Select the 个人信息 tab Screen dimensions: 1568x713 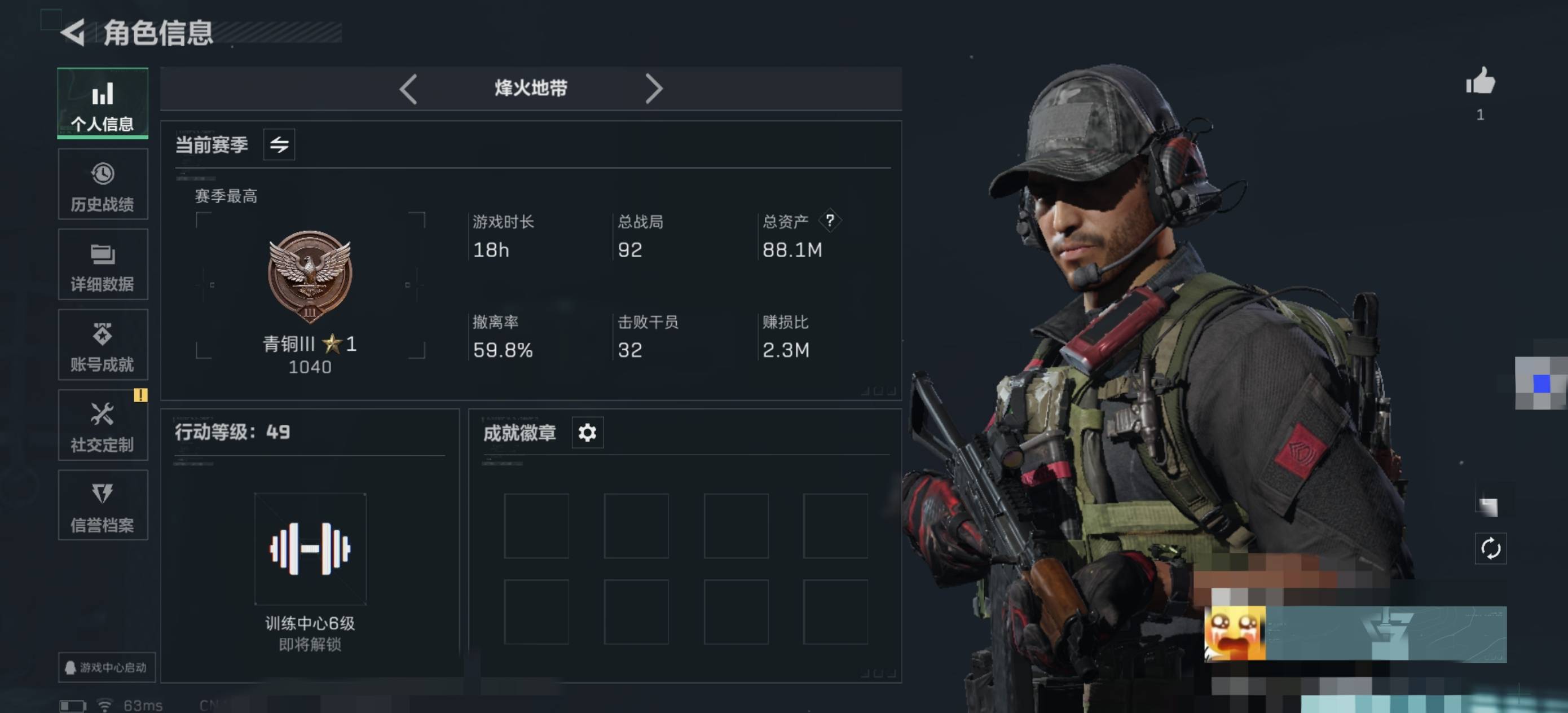point(102,104)
